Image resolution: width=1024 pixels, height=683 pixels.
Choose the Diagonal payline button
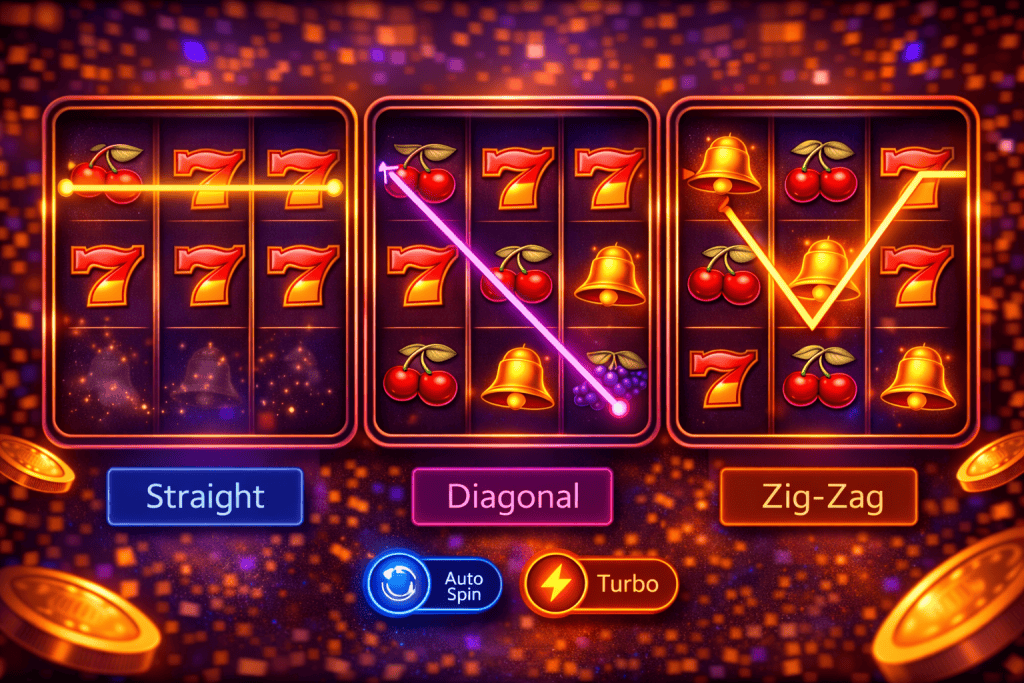pos(512,496)
